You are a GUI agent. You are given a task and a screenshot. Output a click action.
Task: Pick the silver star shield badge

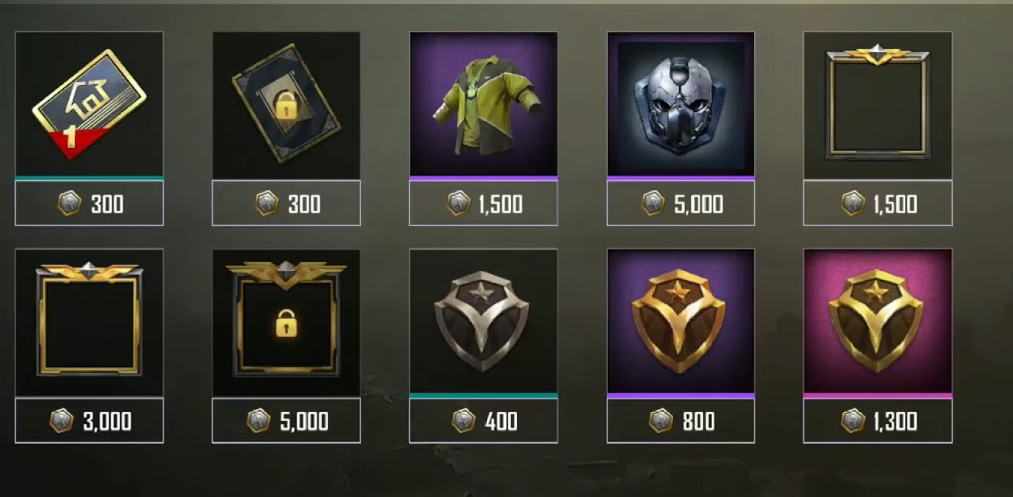click(x=483, y=321)
